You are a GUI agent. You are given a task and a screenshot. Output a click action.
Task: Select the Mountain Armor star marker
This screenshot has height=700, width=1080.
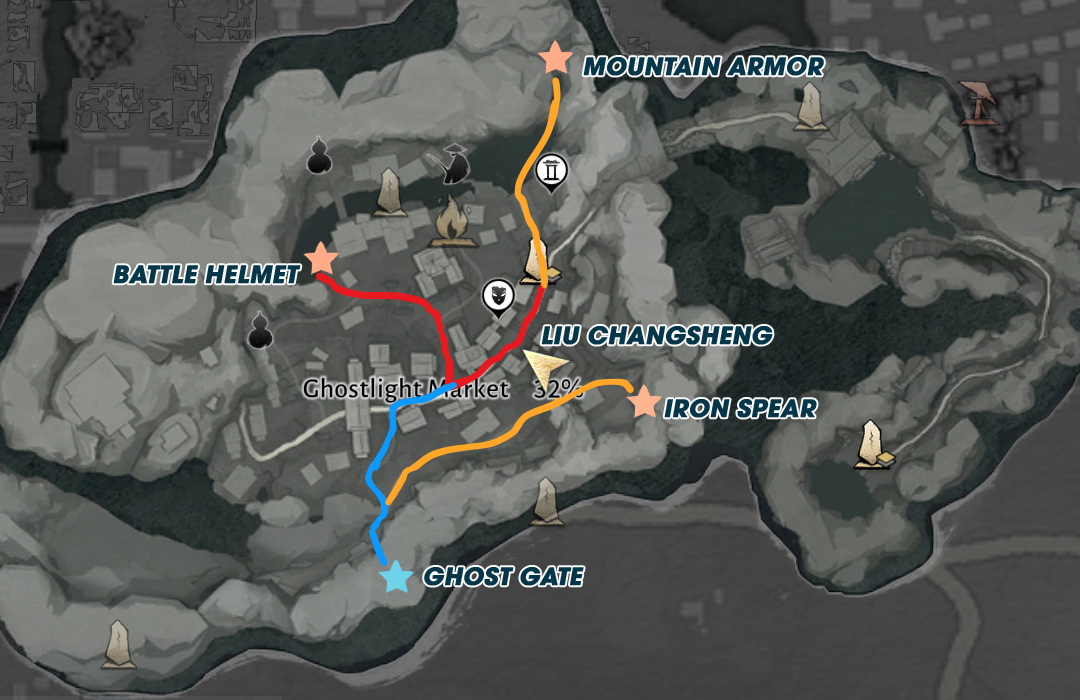554,58
